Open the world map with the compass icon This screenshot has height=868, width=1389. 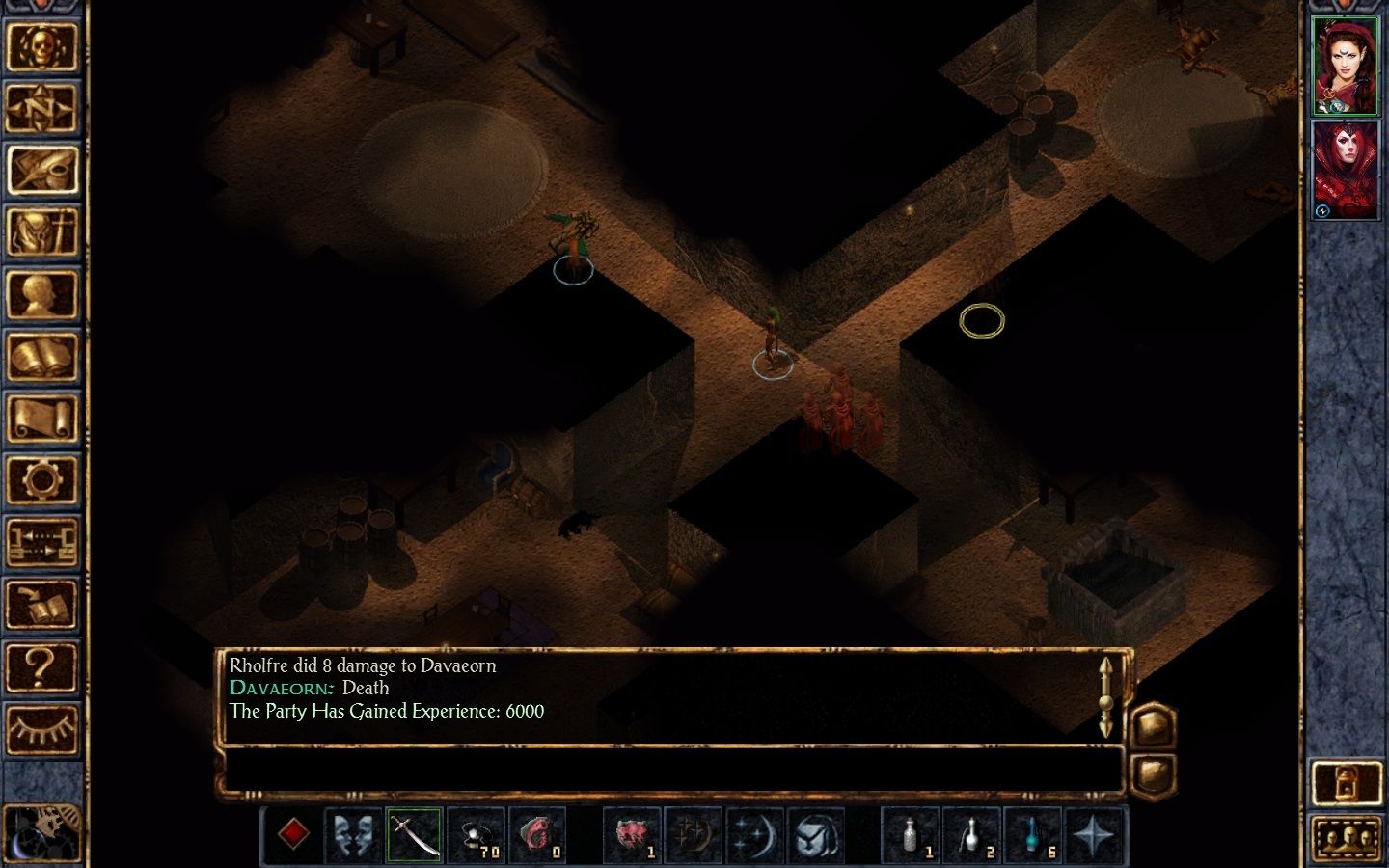[x=44, y=106]
